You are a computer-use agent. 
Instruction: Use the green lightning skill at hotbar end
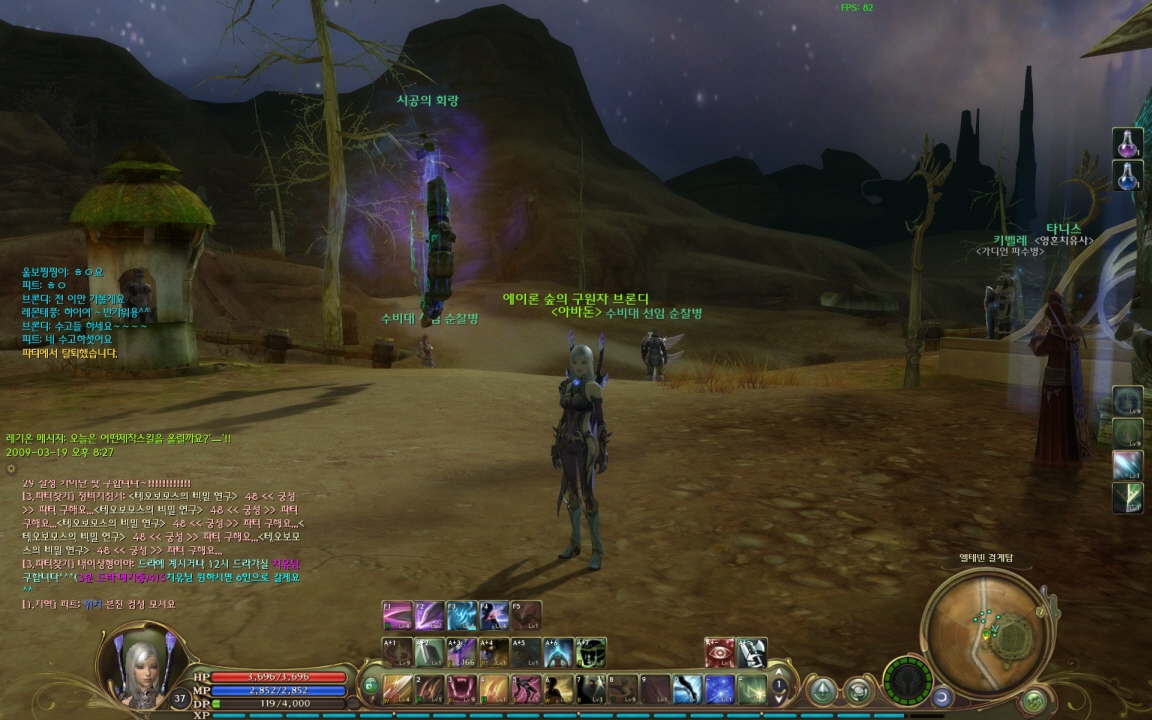pos(751,688)
